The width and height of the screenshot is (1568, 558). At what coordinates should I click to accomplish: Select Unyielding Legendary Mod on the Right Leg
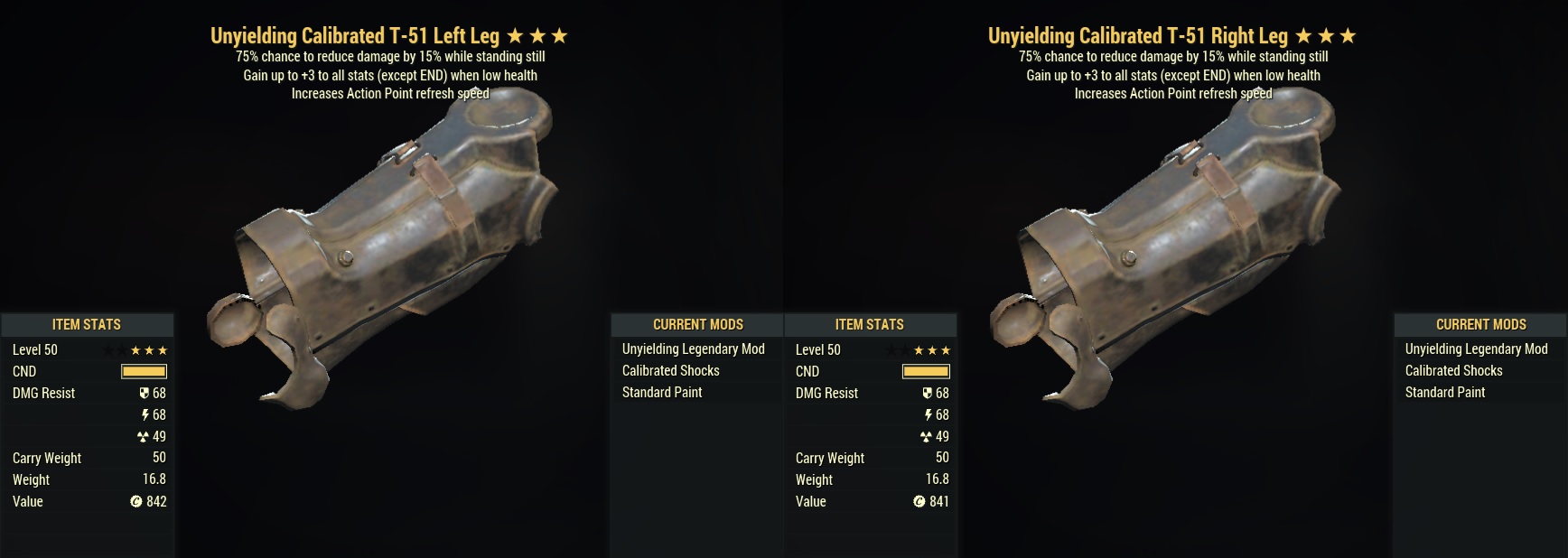1476,349
